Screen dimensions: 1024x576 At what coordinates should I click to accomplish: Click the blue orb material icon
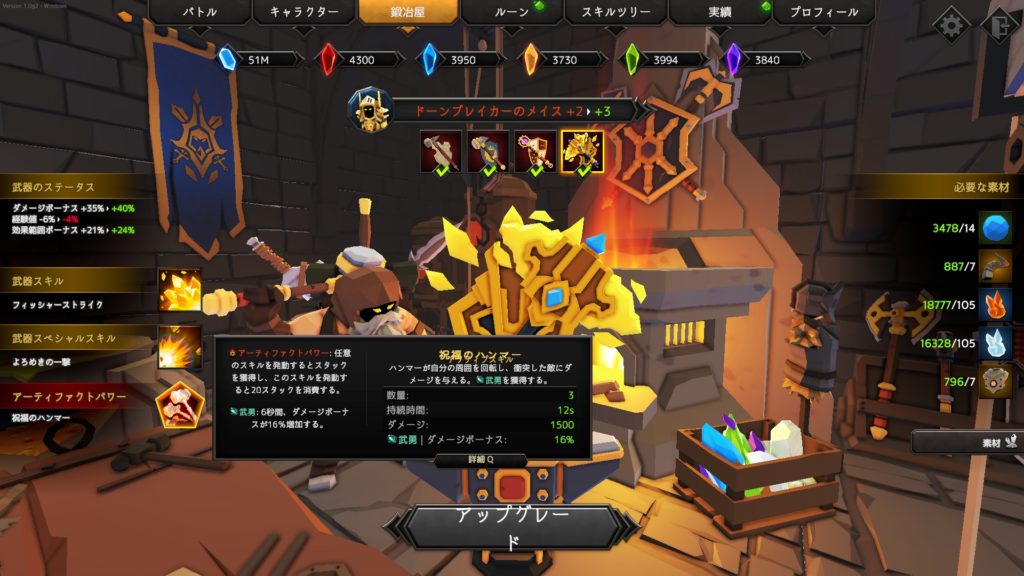tap(994, 228)
